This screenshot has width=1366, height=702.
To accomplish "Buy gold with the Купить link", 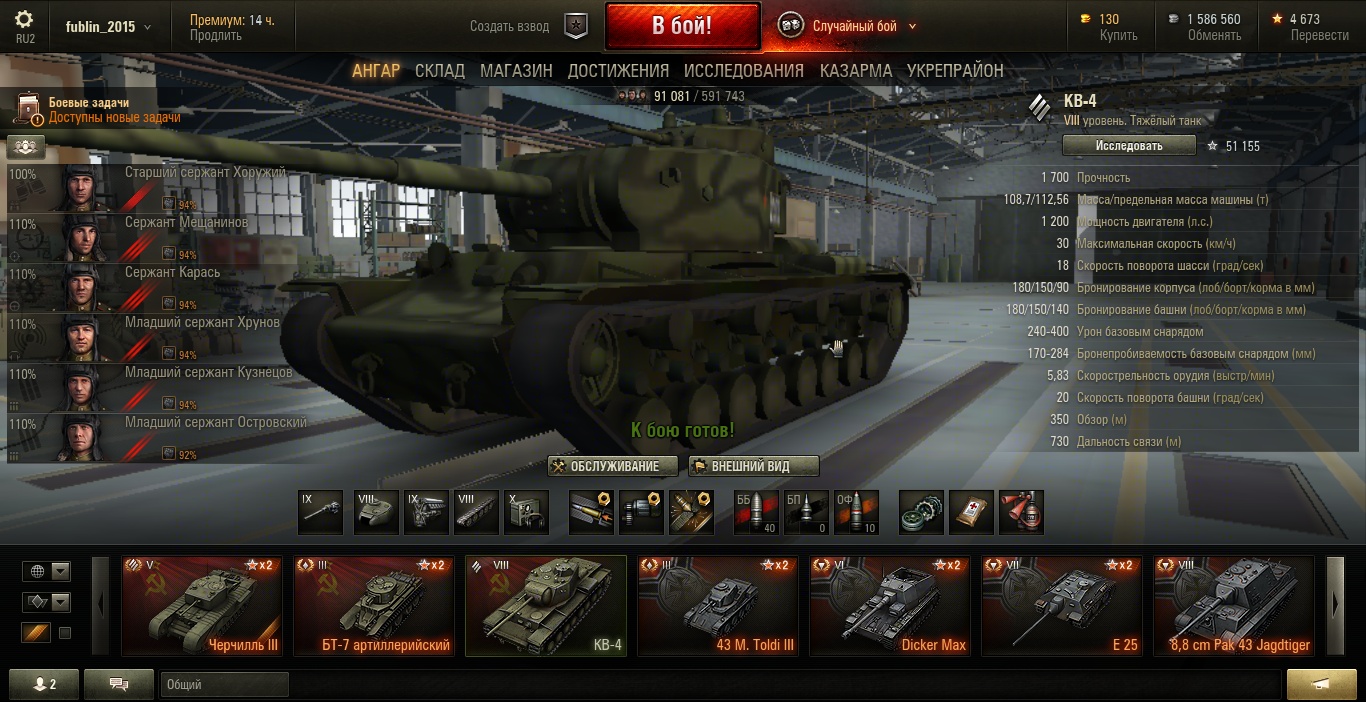I will (x=1118, y=35).
